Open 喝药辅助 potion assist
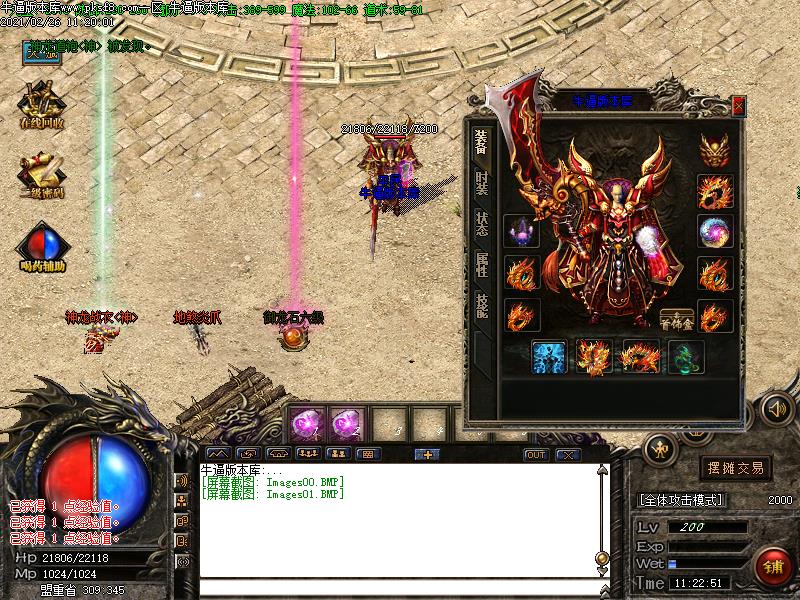This screenshot has width=800, height=600. point(41,248)
